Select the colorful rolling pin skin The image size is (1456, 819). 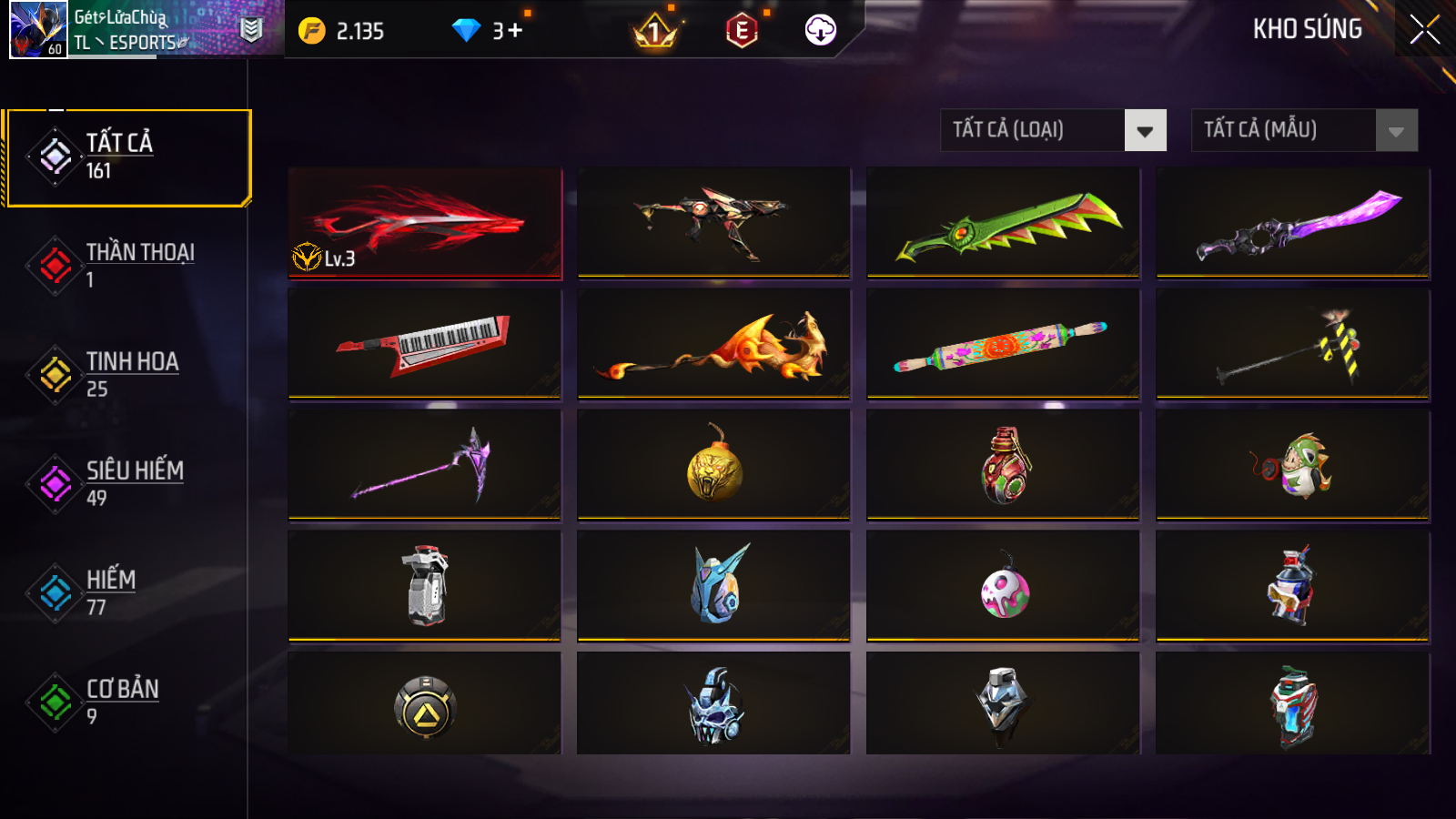(1003, 344)
